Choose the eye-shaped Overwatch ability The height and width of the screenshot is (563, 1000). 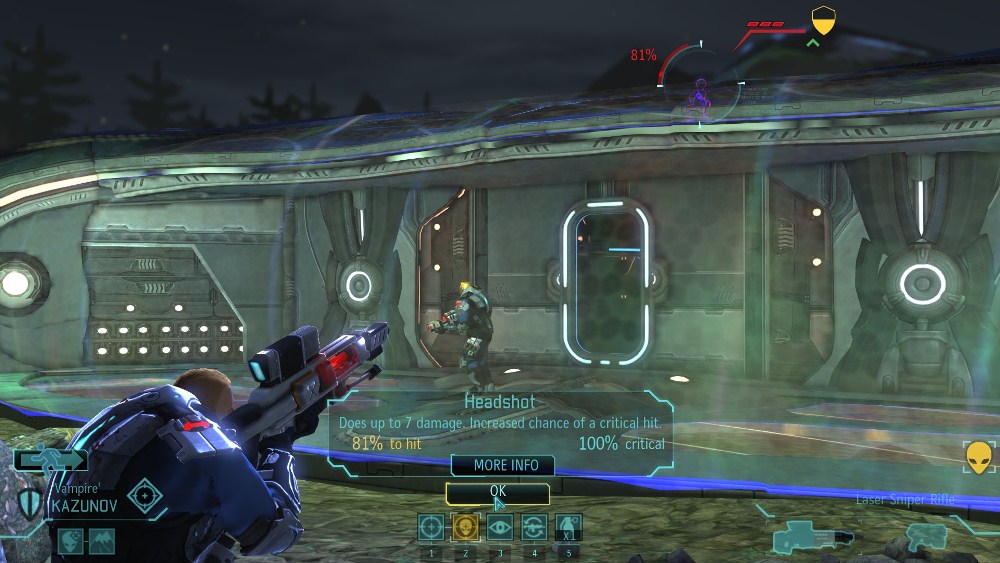coord(499,527)
